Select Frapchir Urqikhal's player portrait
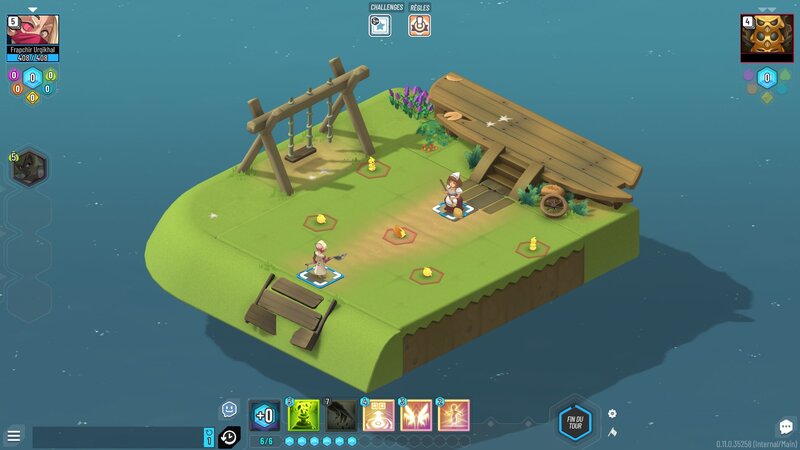Viewport: 800px width, 450px height. [x=33, y=31]
